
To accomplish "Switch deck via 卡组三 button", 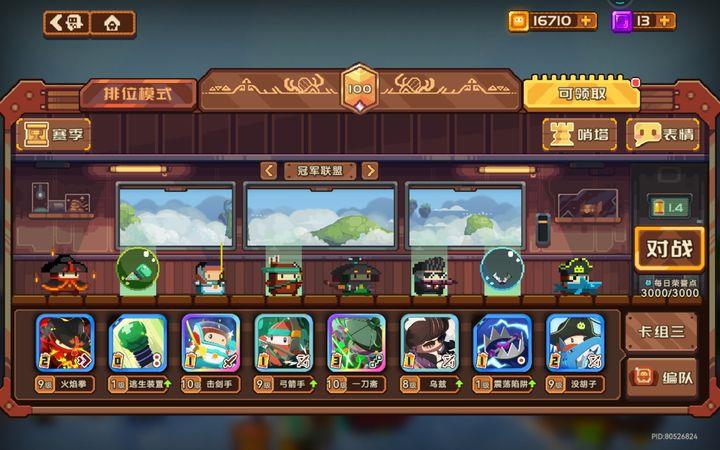I will [x=660, y=331].
